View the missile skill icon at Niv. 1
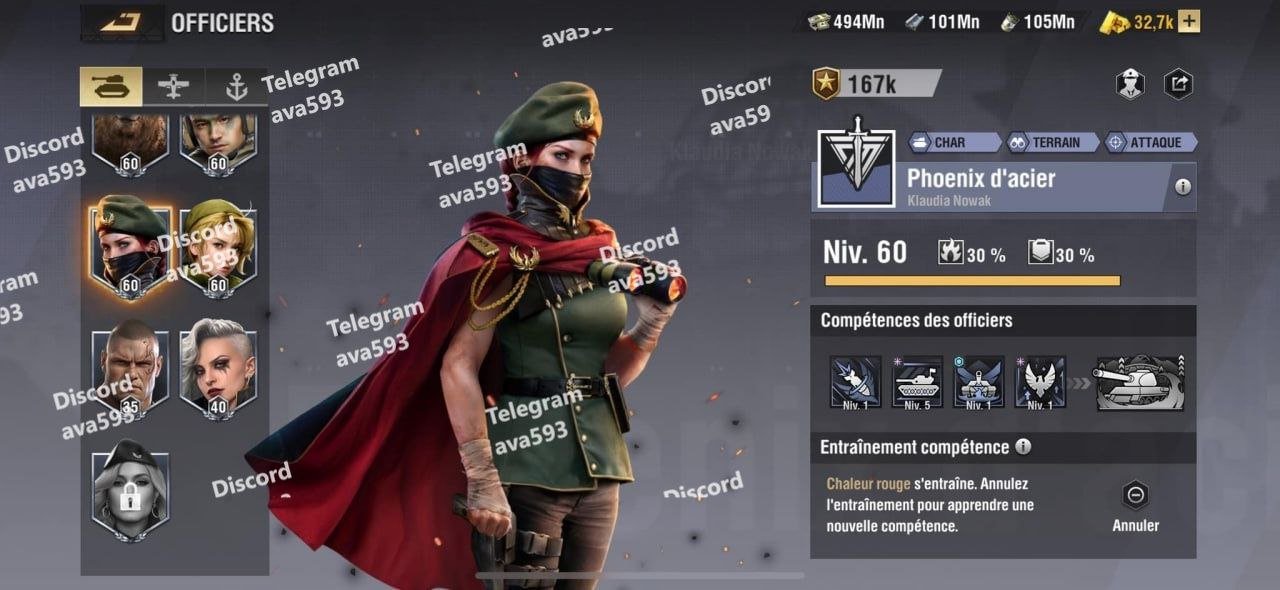 point(855,382)
